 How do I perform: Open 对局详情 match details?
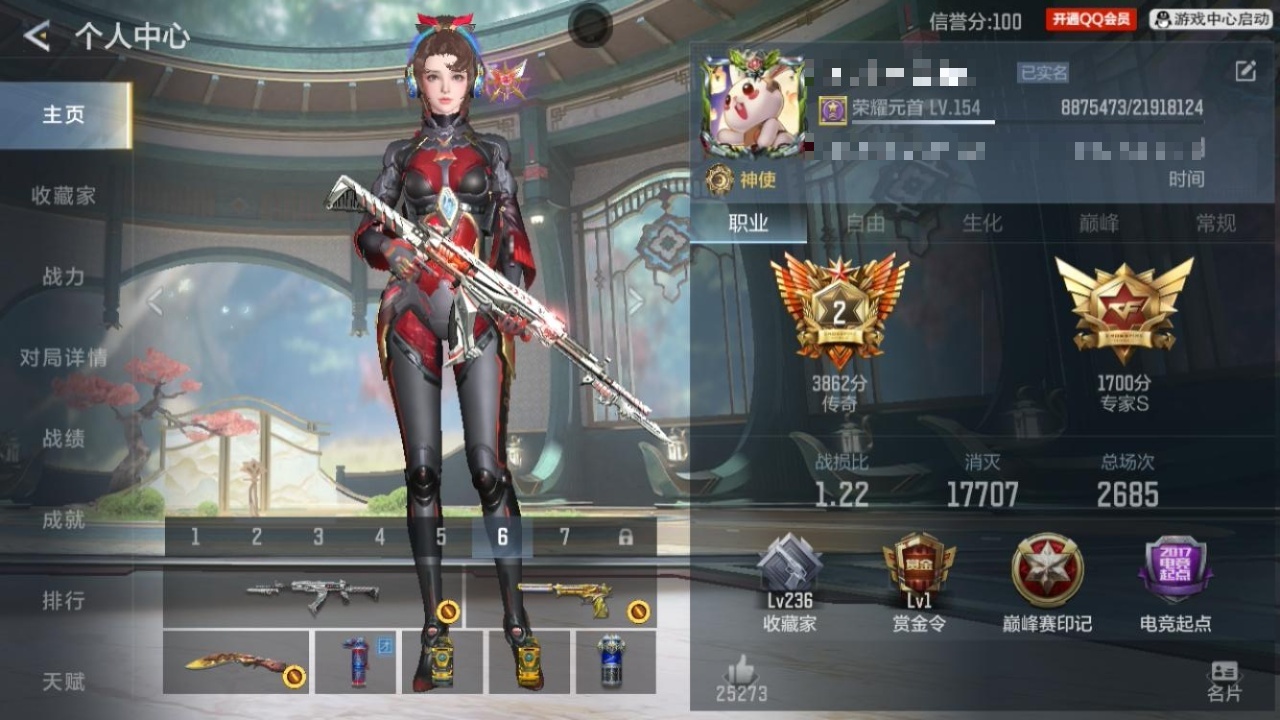pos(64,358)
